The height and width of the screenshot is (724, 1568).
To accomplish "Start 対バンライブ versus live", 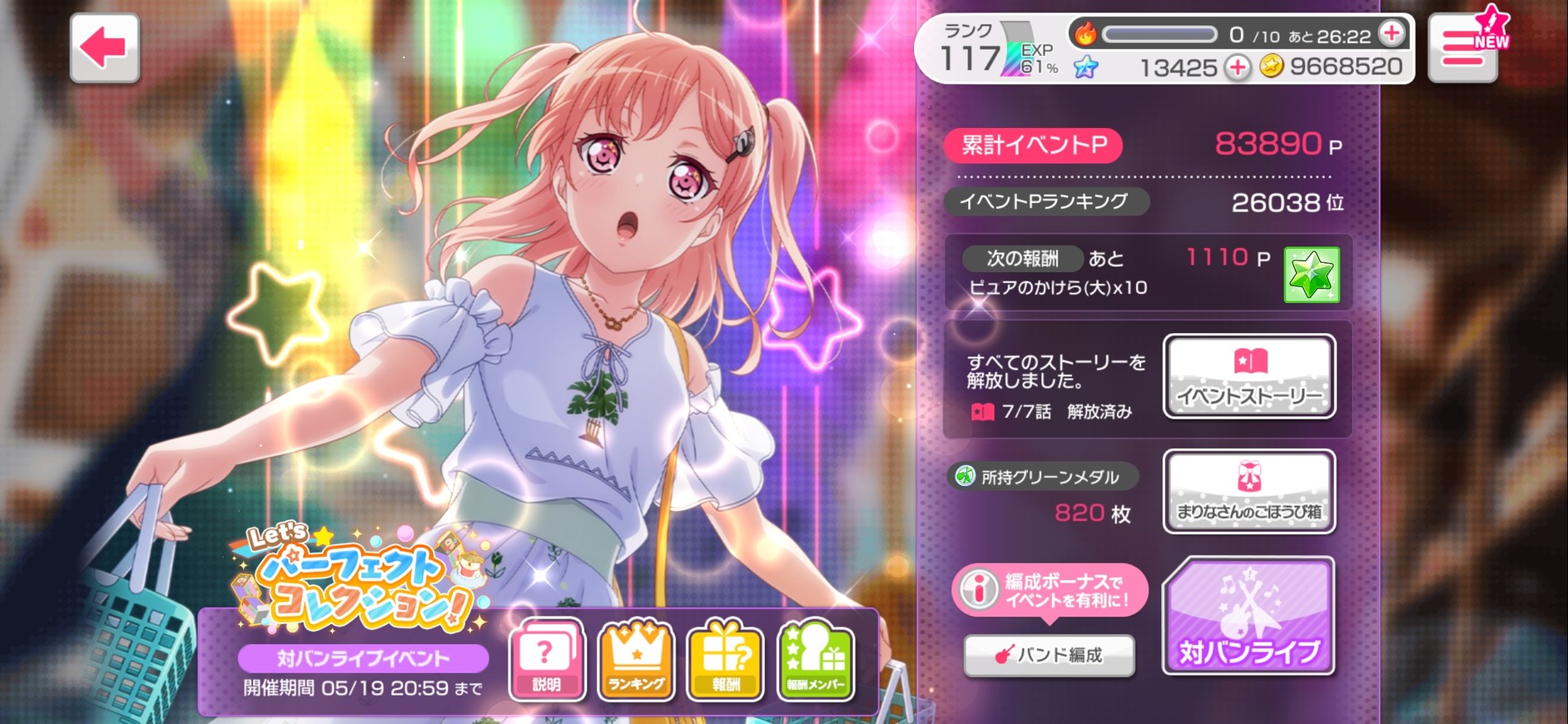I will (1249, 616).
